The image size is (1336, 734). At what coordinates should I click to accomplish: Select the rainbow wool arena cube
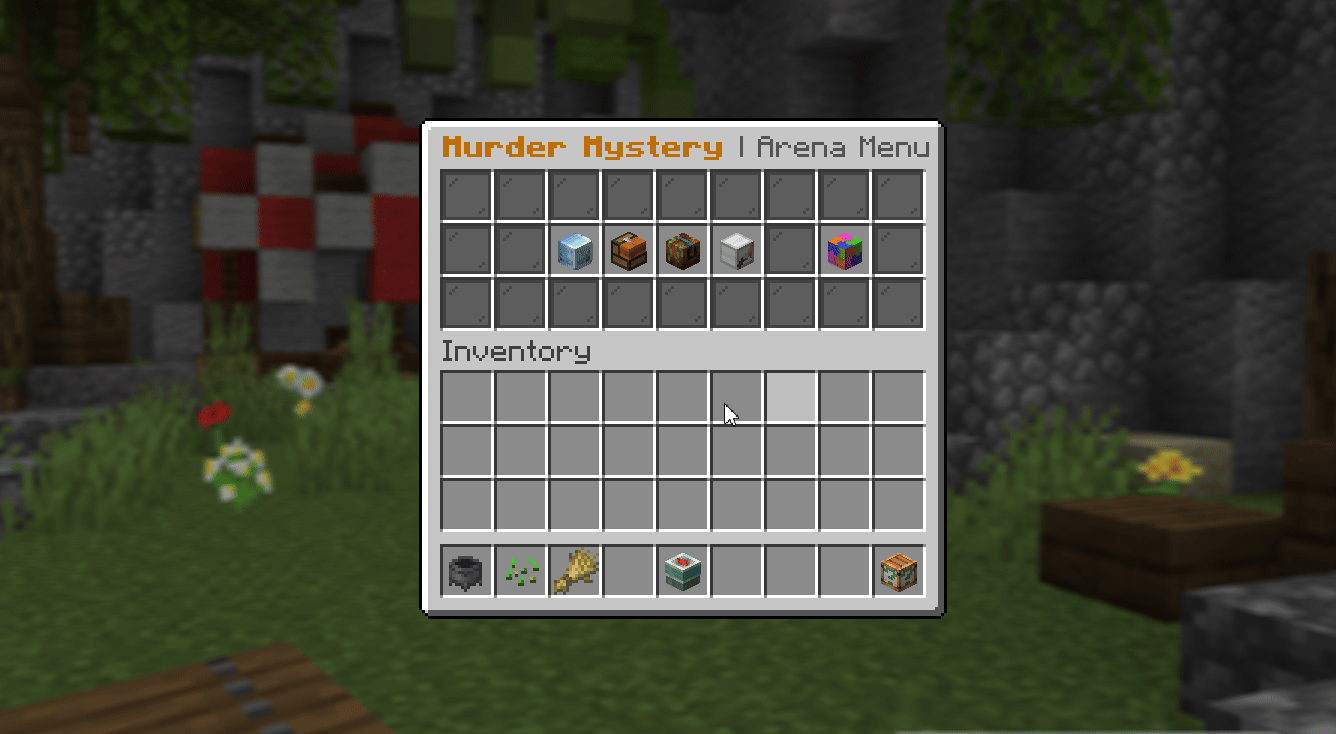[844, 250]
